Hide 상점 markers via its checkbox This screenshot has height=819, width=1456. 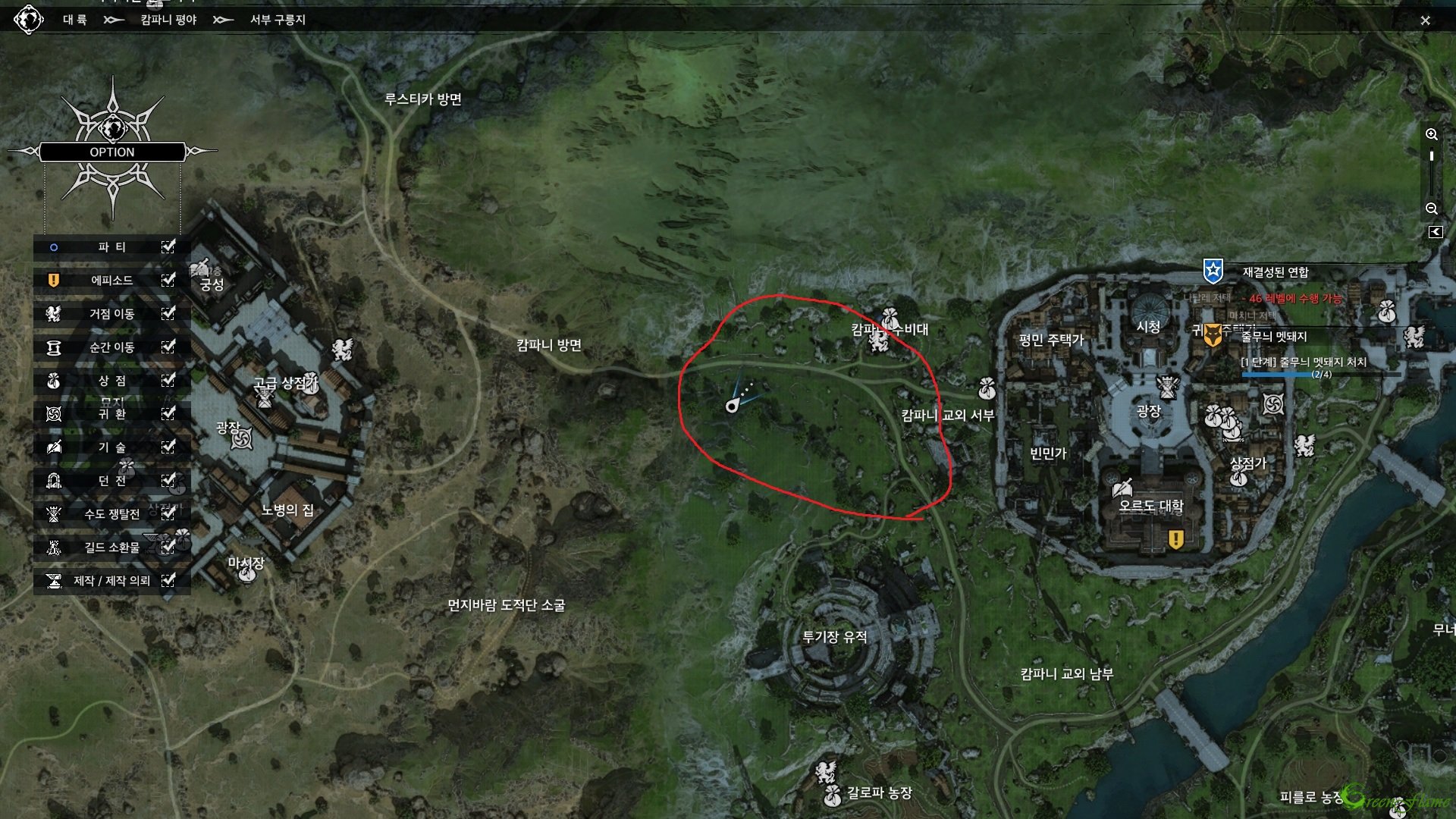[168, 380]
